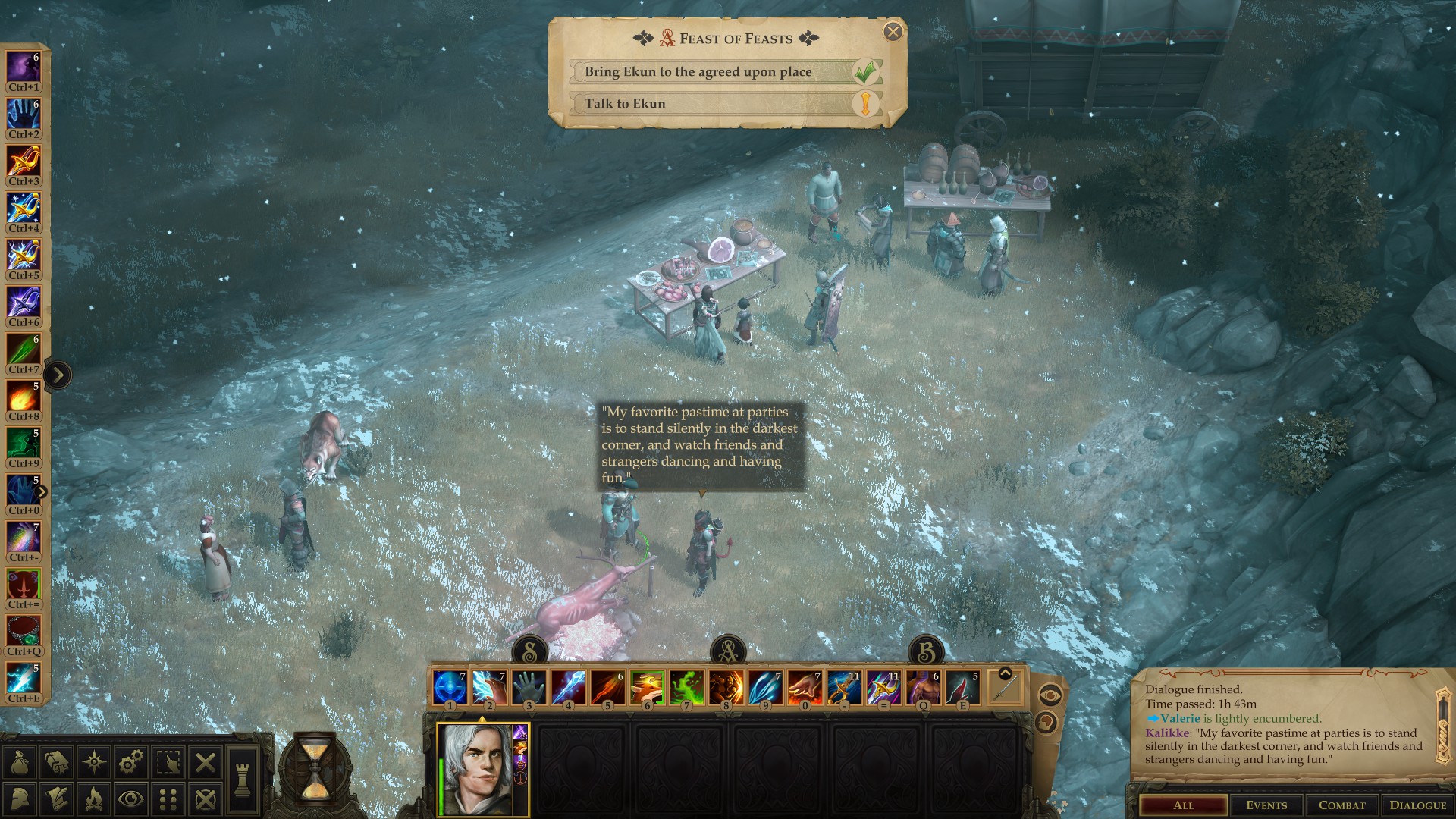Select the sword weapon set slot
Viewport: 1456px width, 819px height.
click(1005, 688)
